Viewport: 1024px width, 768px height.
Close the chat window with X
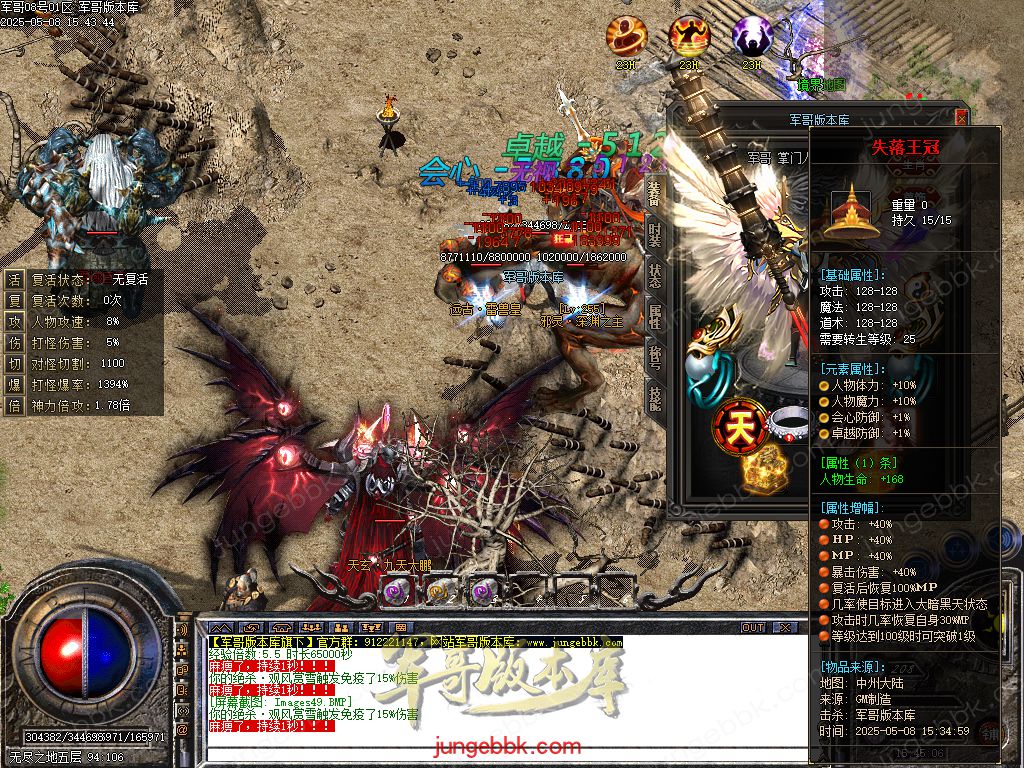pyautogui.click(x=787, y=627)
